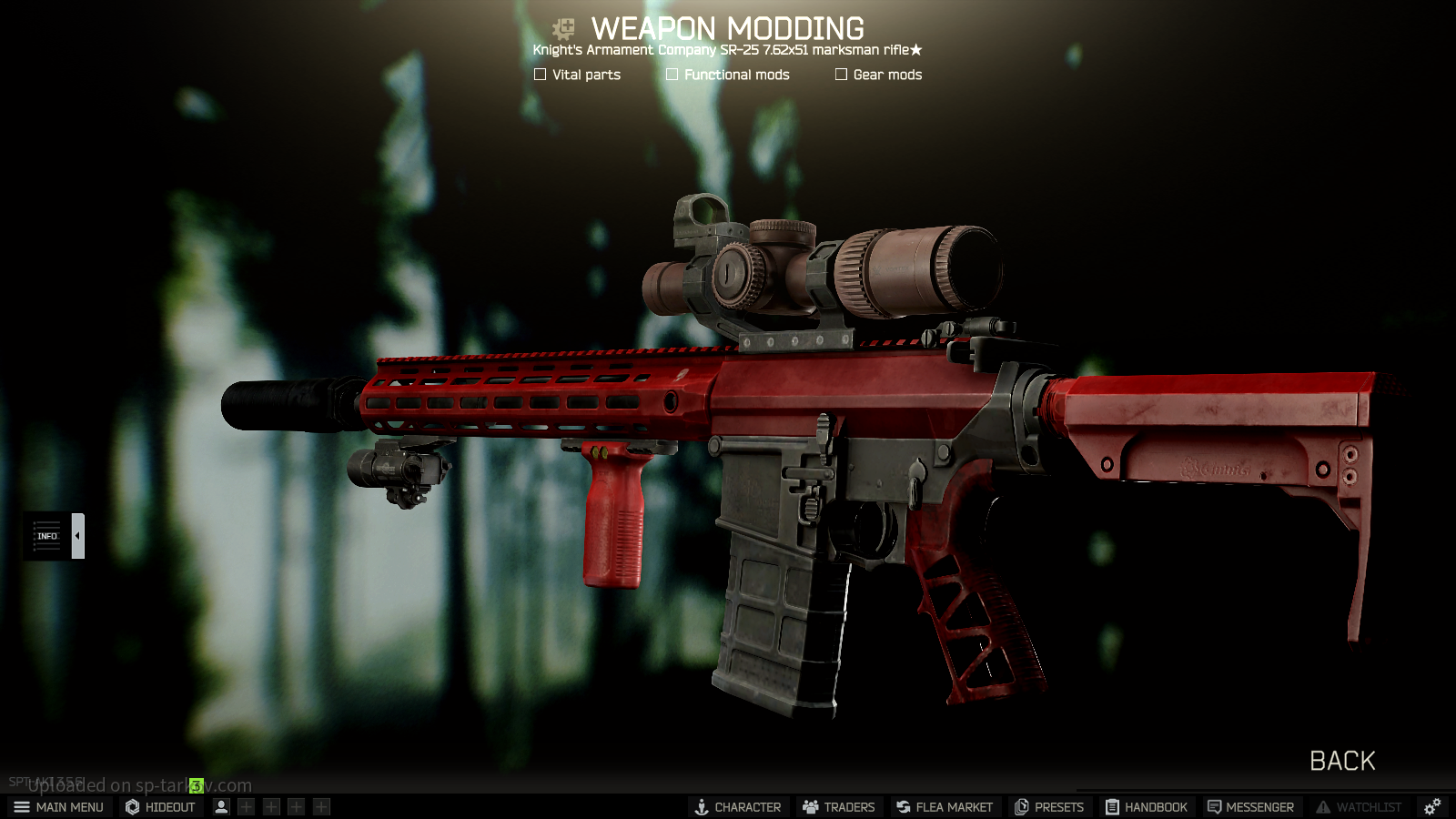Expand the INFO side panel
The height and width of the screenshot is (819, 1456).
(77, 536)
